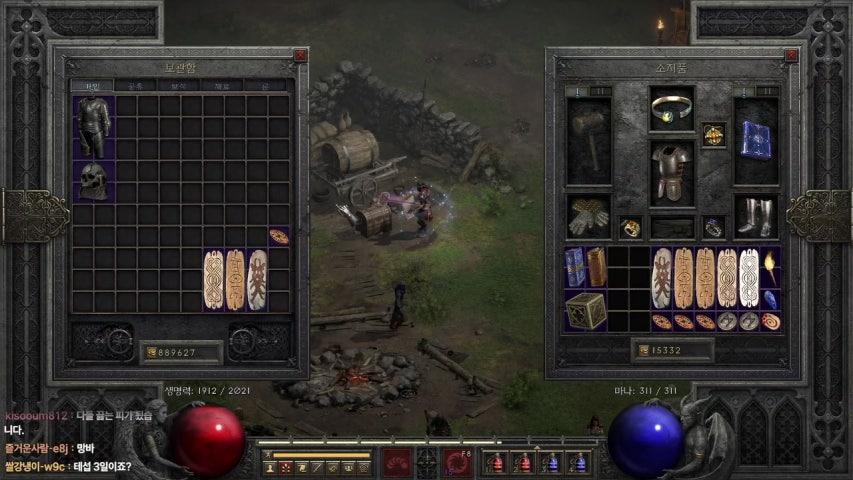Click the stash gold withdraw button
Image resolution: width=853 pixels, height=480 pixels.
pyautogui.click(x=151, y=352)
